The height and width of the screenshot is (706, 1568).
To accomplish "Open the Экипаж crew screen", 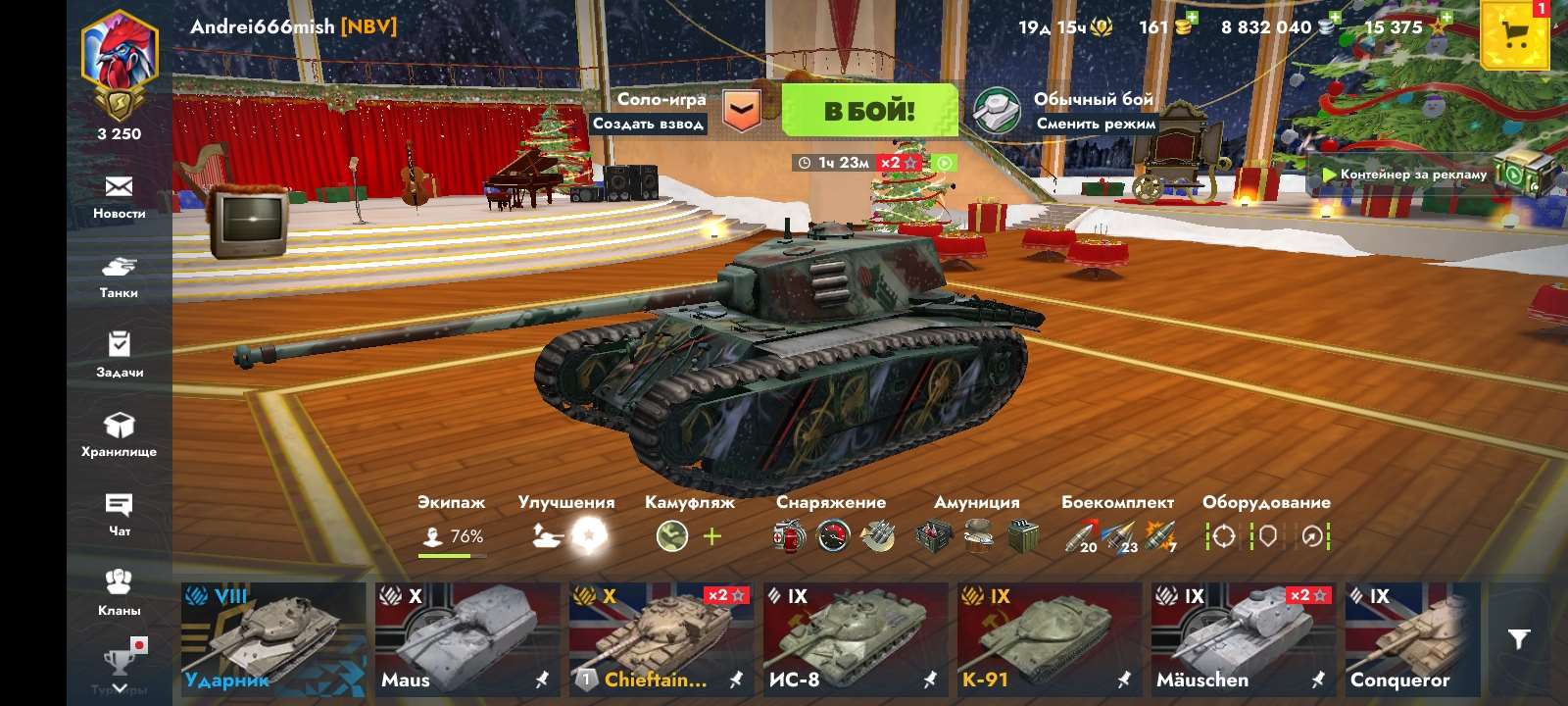I will (x=450, y=520).
